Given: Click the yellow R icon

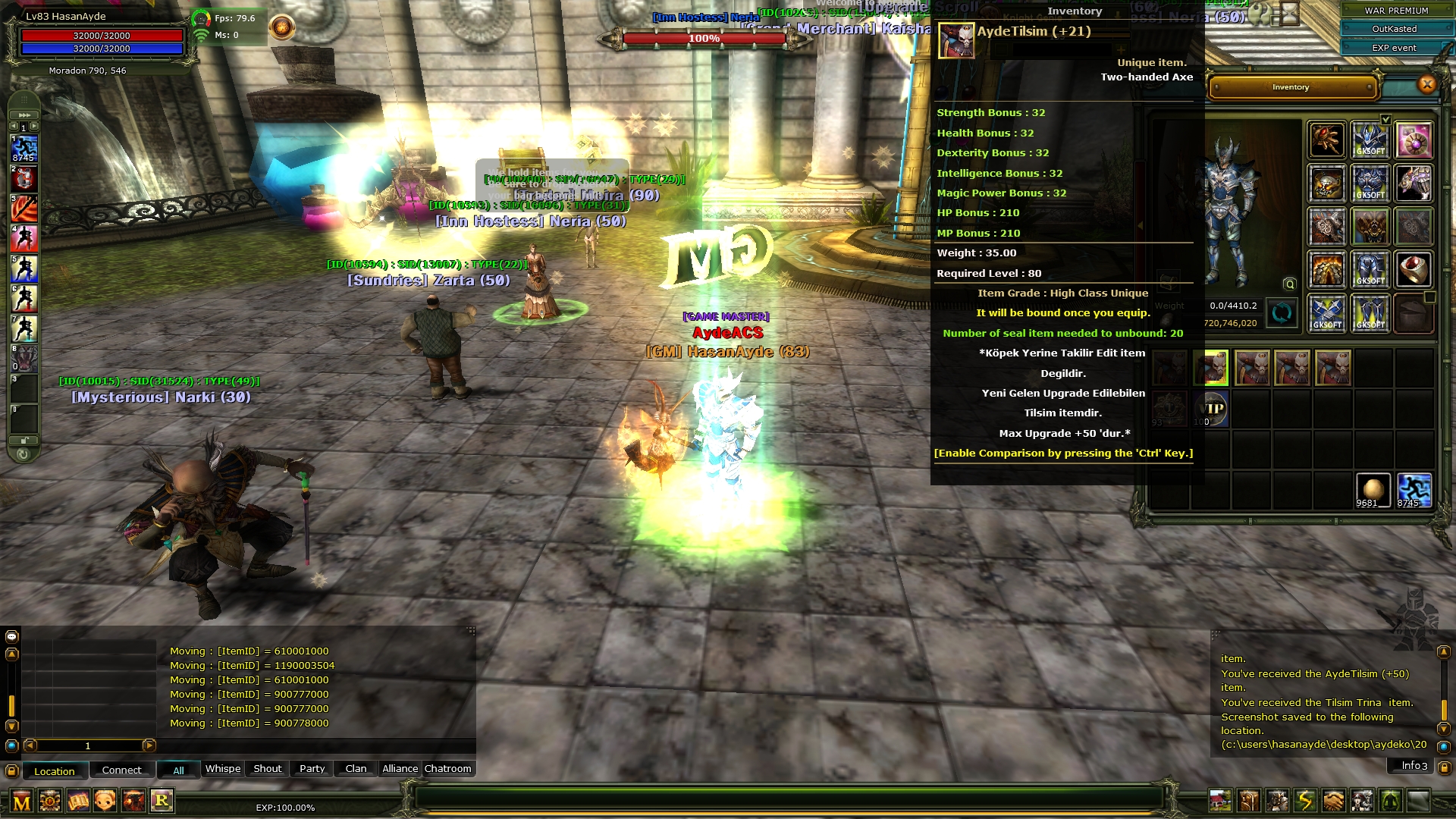Looking at the screenshot, I should (x=162, y=800).
